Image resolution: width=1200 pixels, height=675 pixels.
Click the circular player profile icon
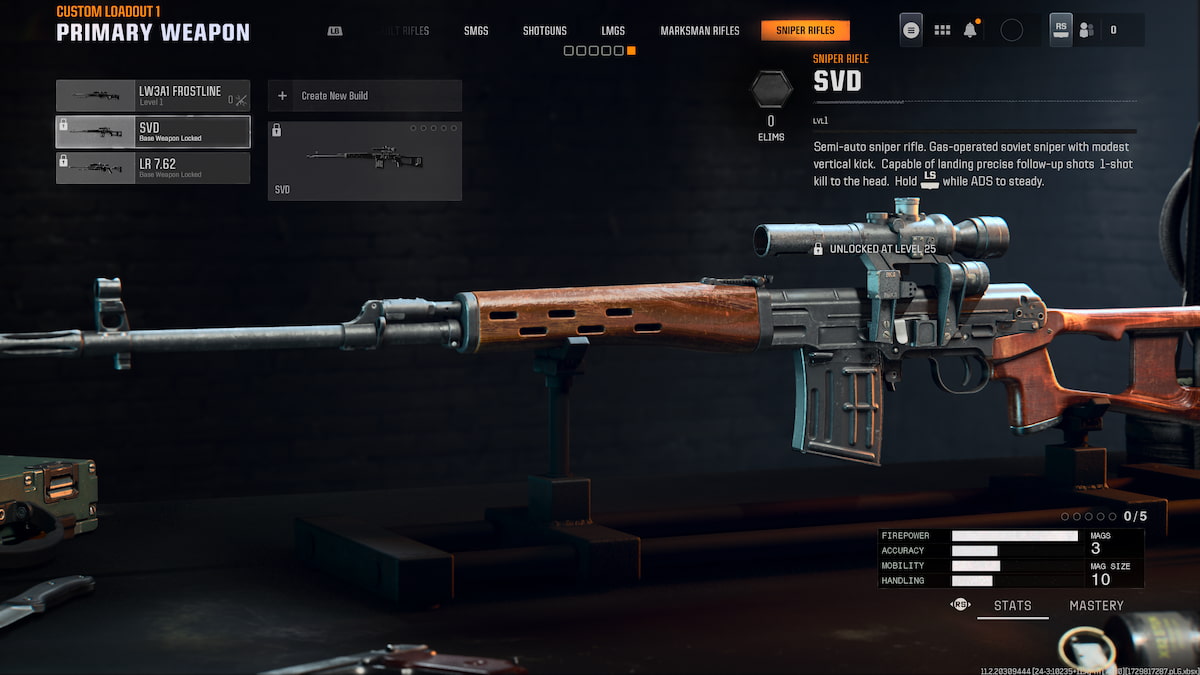click(1011, 30)
